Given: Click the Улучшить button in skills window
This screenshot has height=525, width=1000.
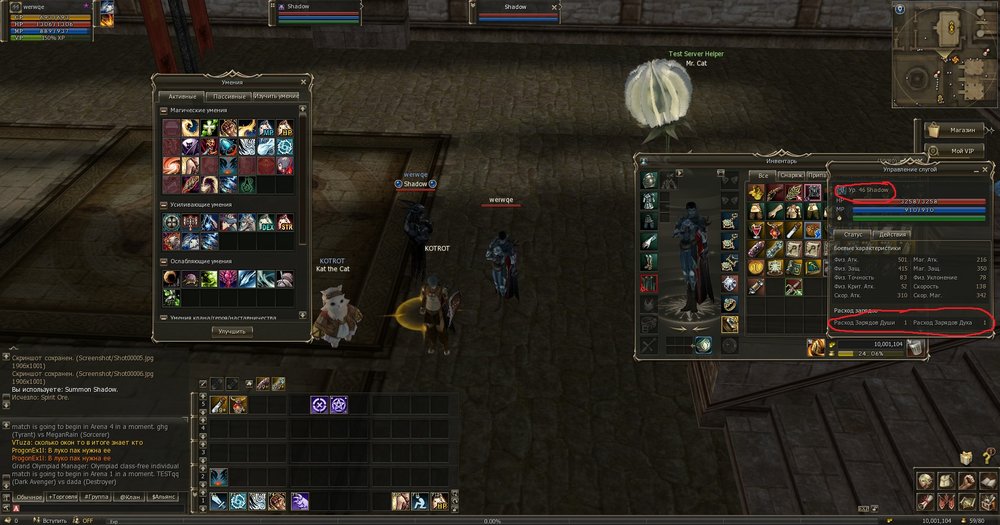Looking at the screenshot, I should (x=231, y=331).
